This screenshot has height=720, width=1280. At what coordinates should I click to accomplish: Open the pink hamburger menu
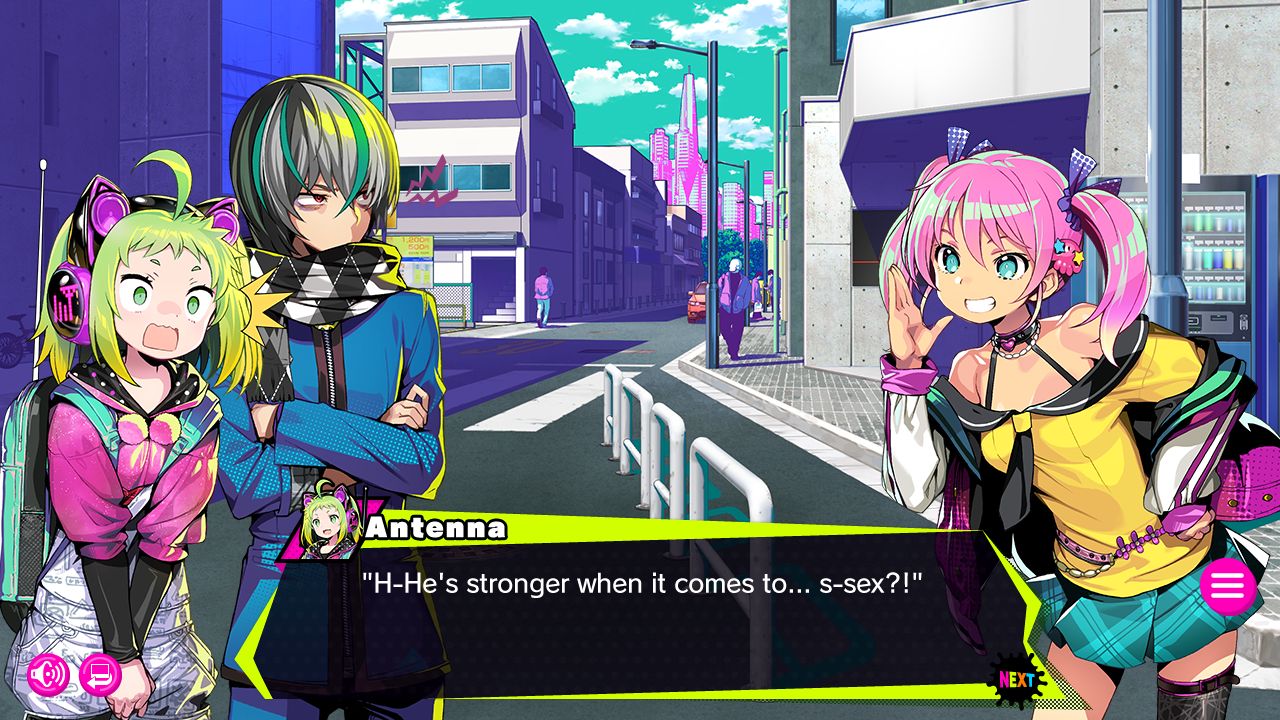[x=1228, y=587]
